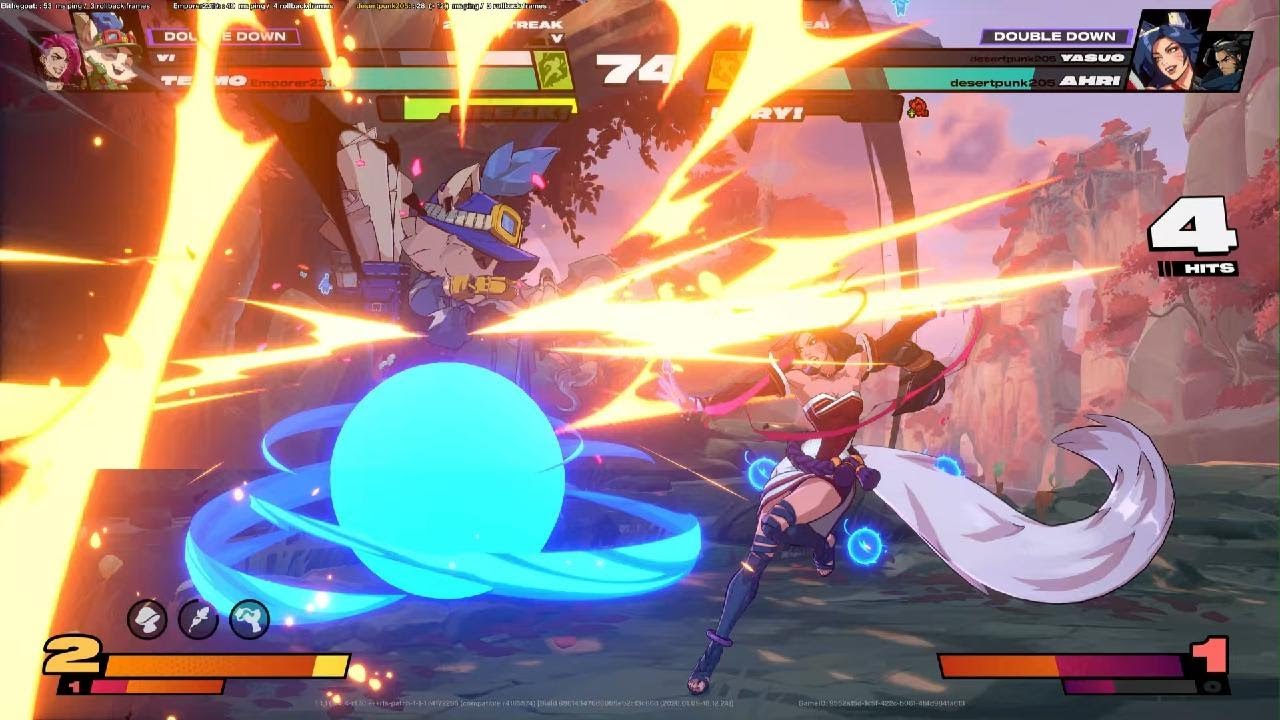Image resolution: width=1280 pixels, height=720 pixels.
Task: Activate the dart ability icon
Action: click(x=198, y=620)
